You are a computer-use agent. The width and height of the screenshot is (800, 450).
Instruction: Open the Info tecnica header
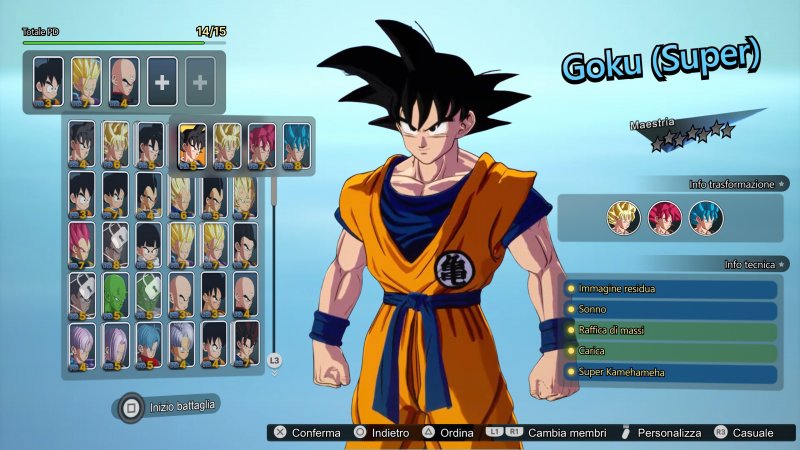point(748,264)
